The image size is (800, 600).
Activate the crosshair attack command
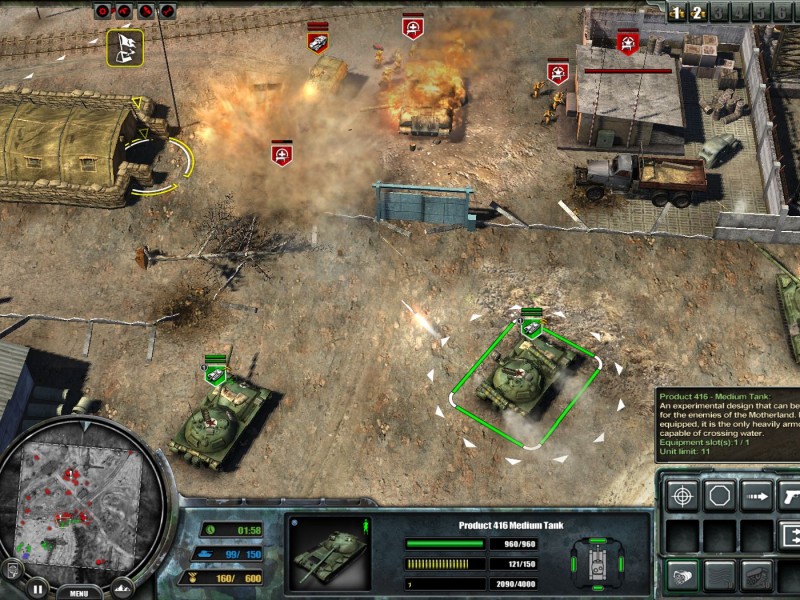coord(683,495)
